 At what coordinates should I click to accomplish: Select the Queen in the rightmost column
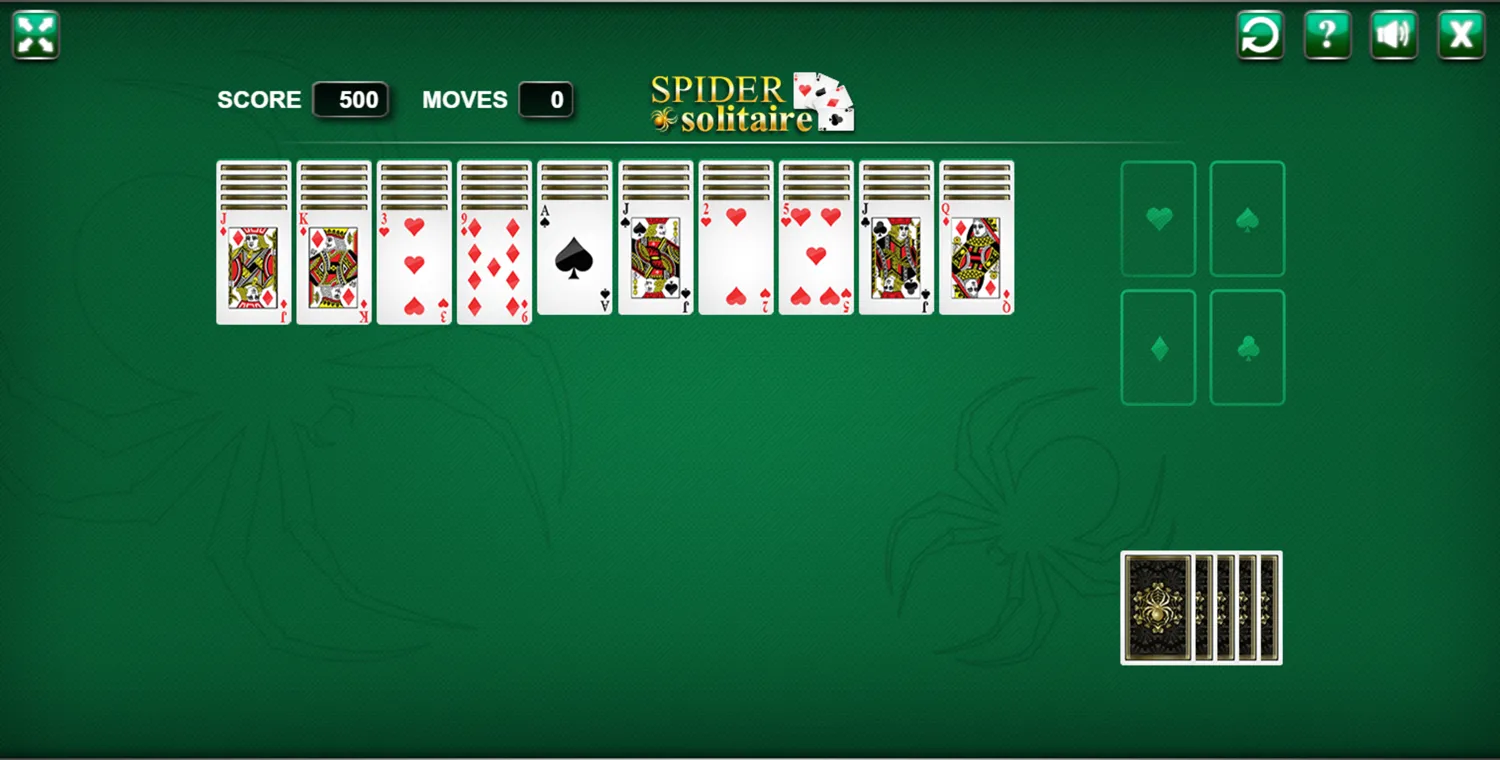click(x=975, y=260)
